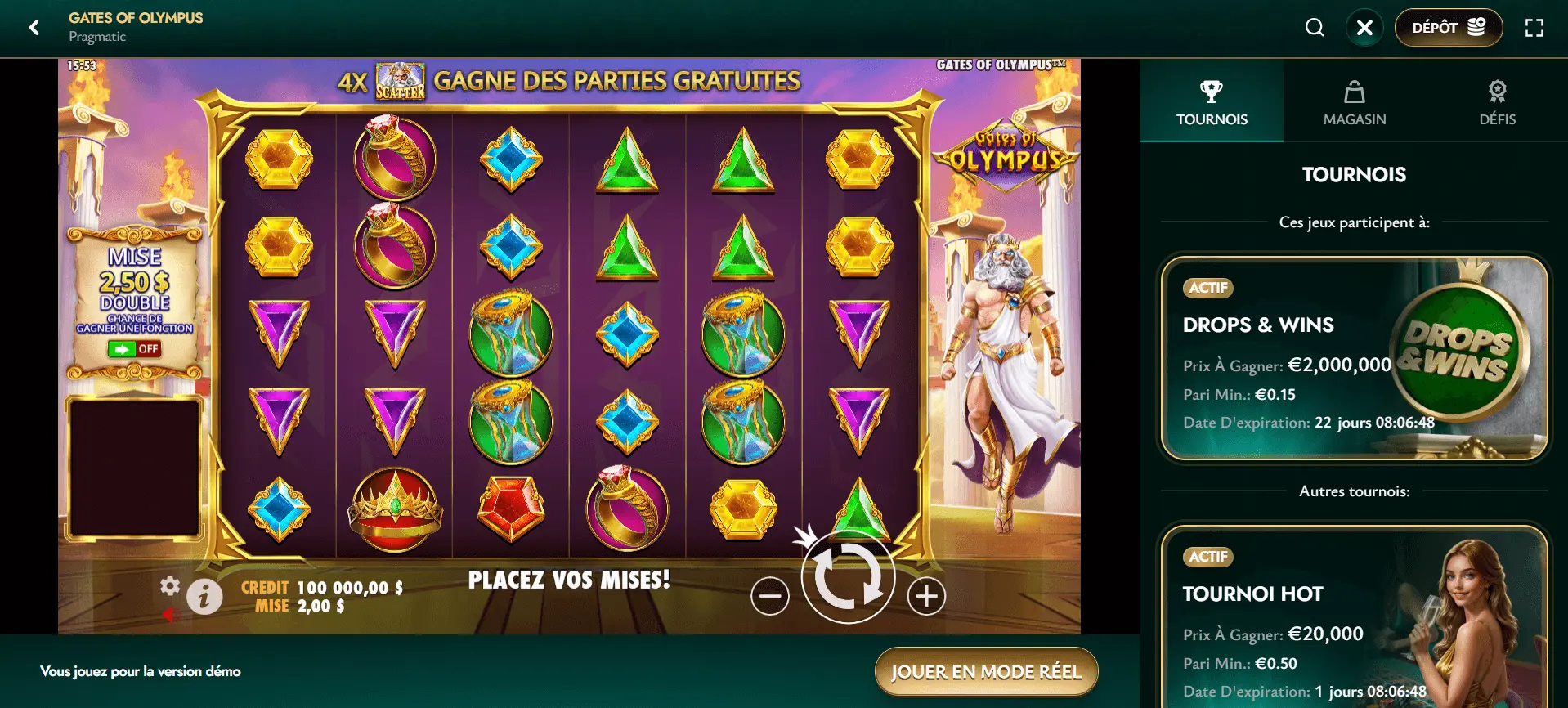The width and height of the screenshot is (1568, 708).
Task: Switch to the Défis tab
Action: [1497, 102]
